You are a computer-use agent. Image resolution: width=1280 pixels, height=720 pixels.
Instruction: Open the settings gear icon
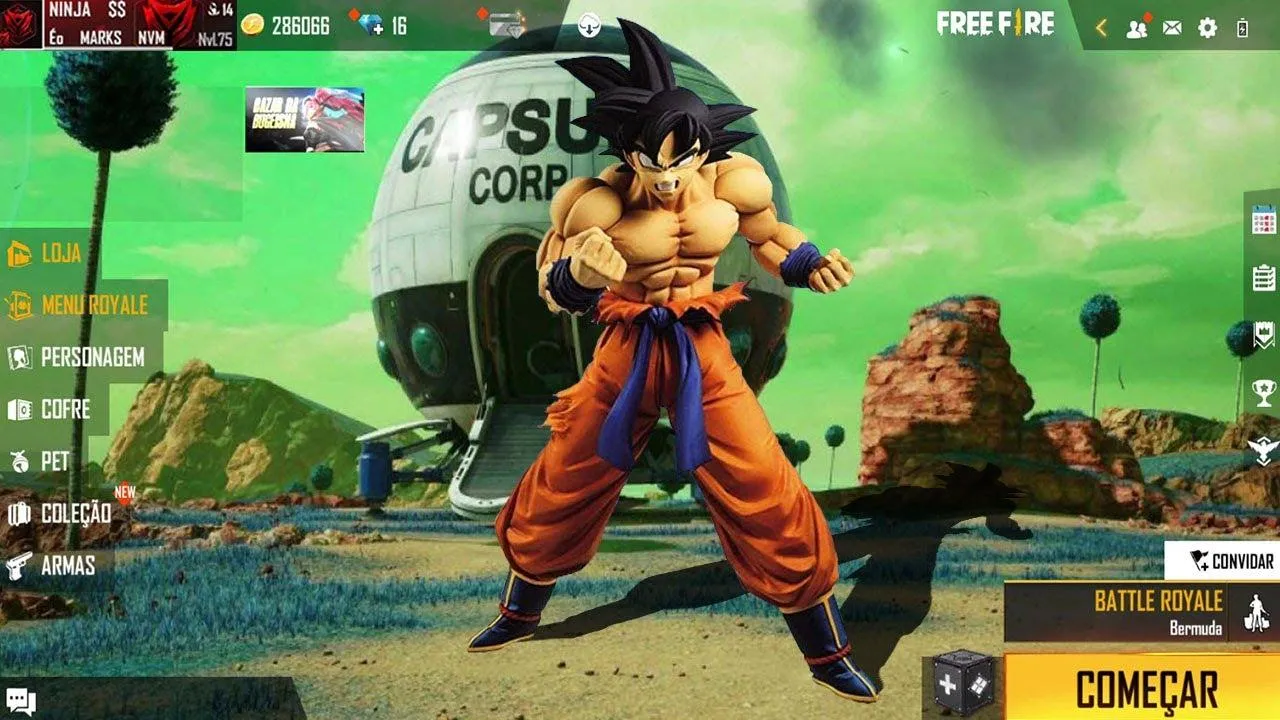[1207, 28]
